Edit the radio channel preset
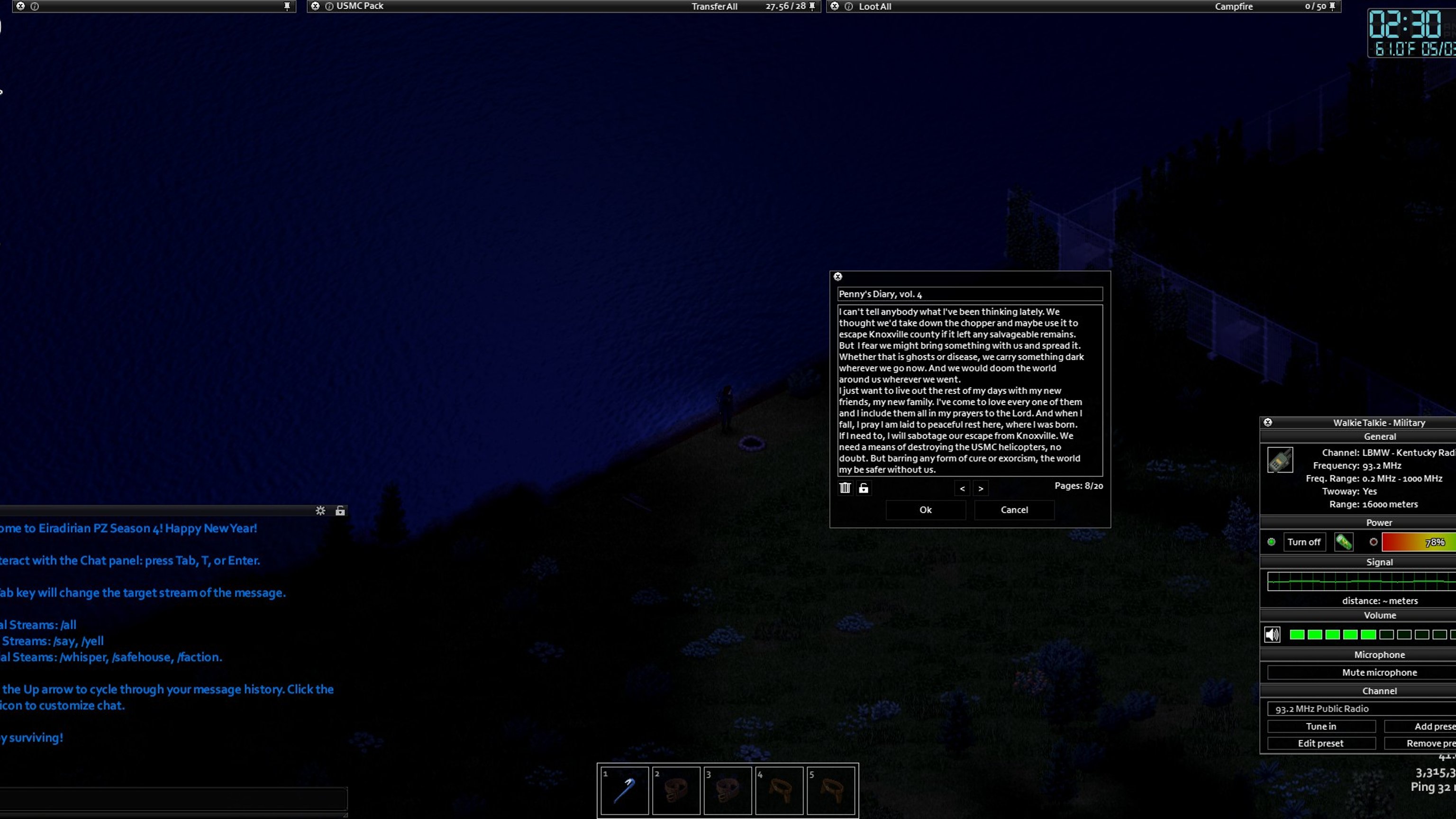Viewport: 1456px width, 819px height. (x=1321, y=743)
